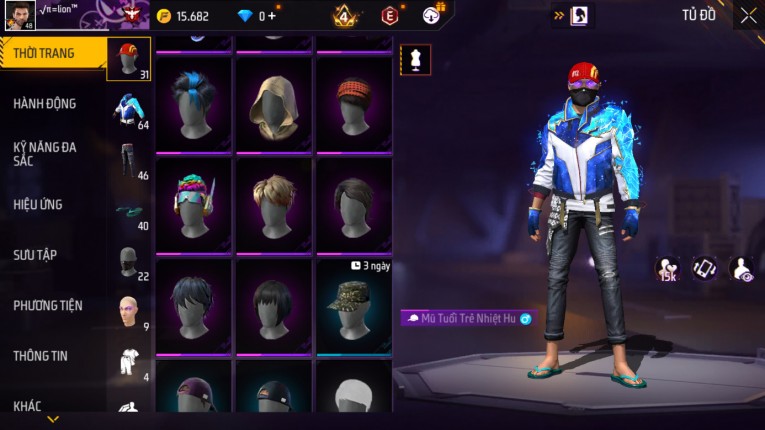This screenshot has width=765, height=430.
Task: Select the colorful headwear with goggles
Action: click(x=194, y=205)
